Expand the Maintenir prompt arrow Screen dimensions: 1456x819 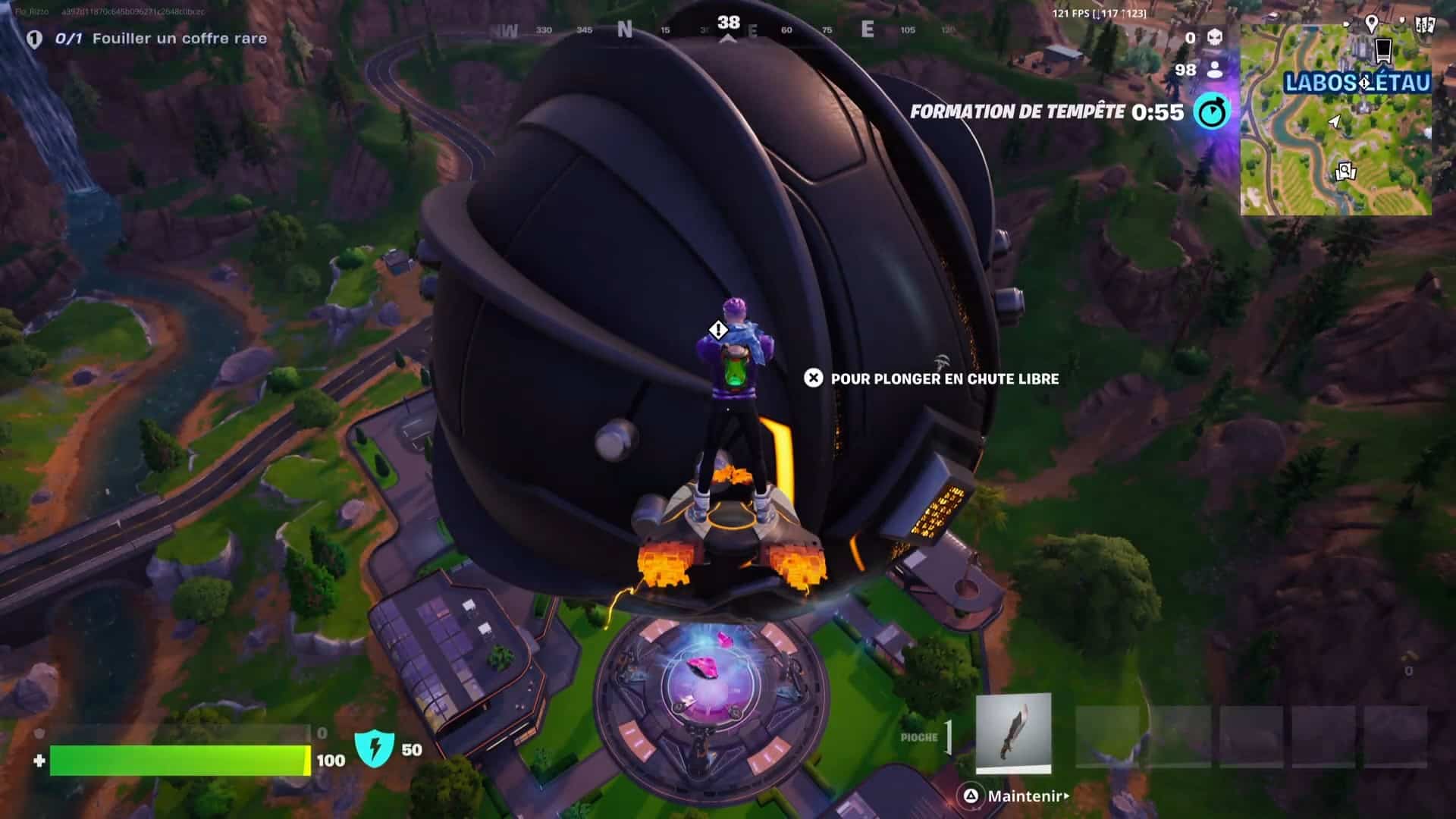1066,796
